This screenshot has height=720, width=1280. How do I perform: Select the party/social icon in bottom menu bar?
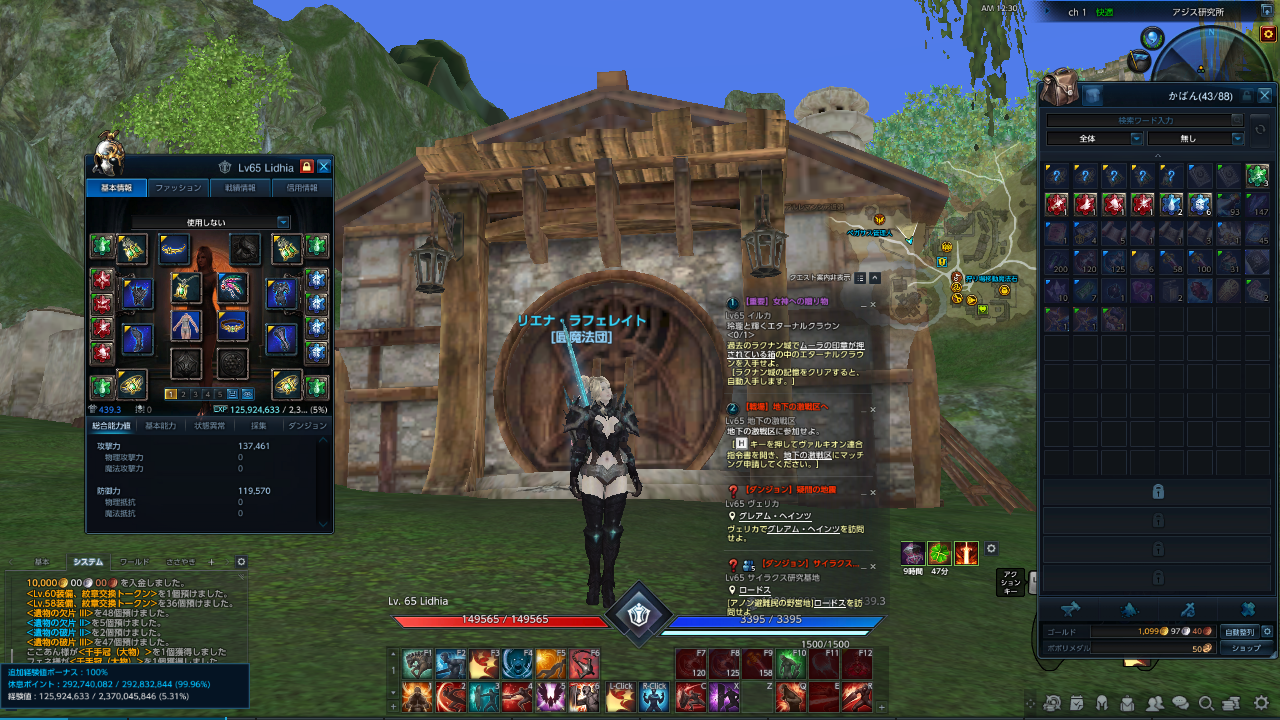[1154, 704]
